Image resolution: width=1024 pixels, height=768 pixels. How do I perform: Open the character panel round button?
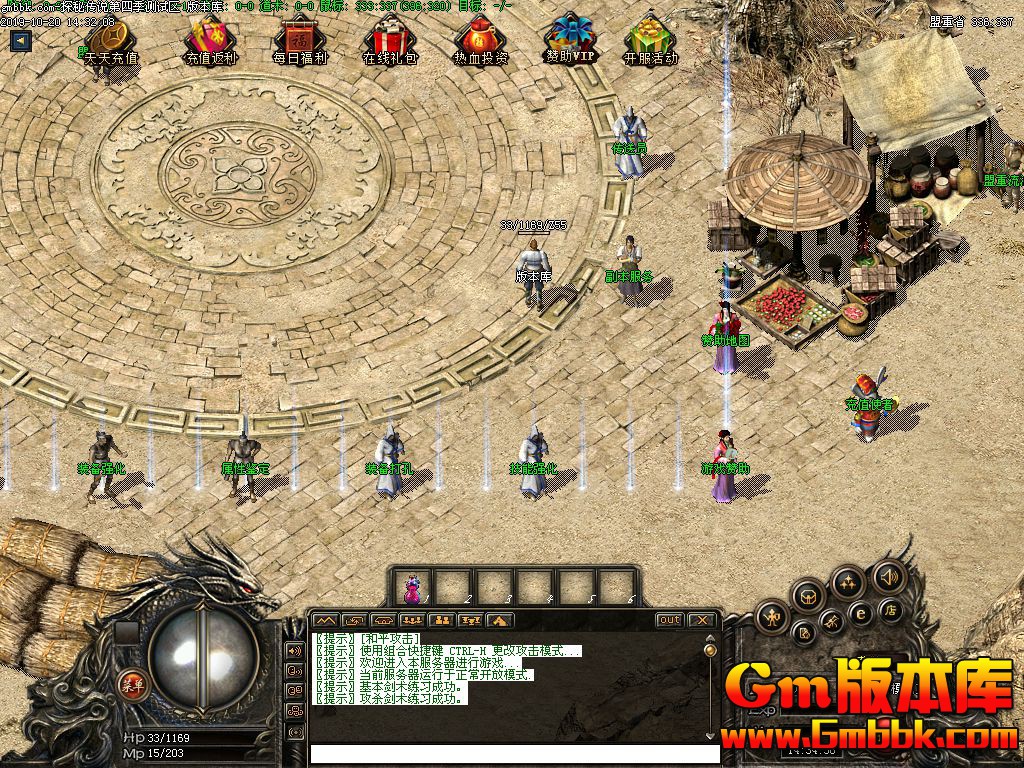pos(771,617)
